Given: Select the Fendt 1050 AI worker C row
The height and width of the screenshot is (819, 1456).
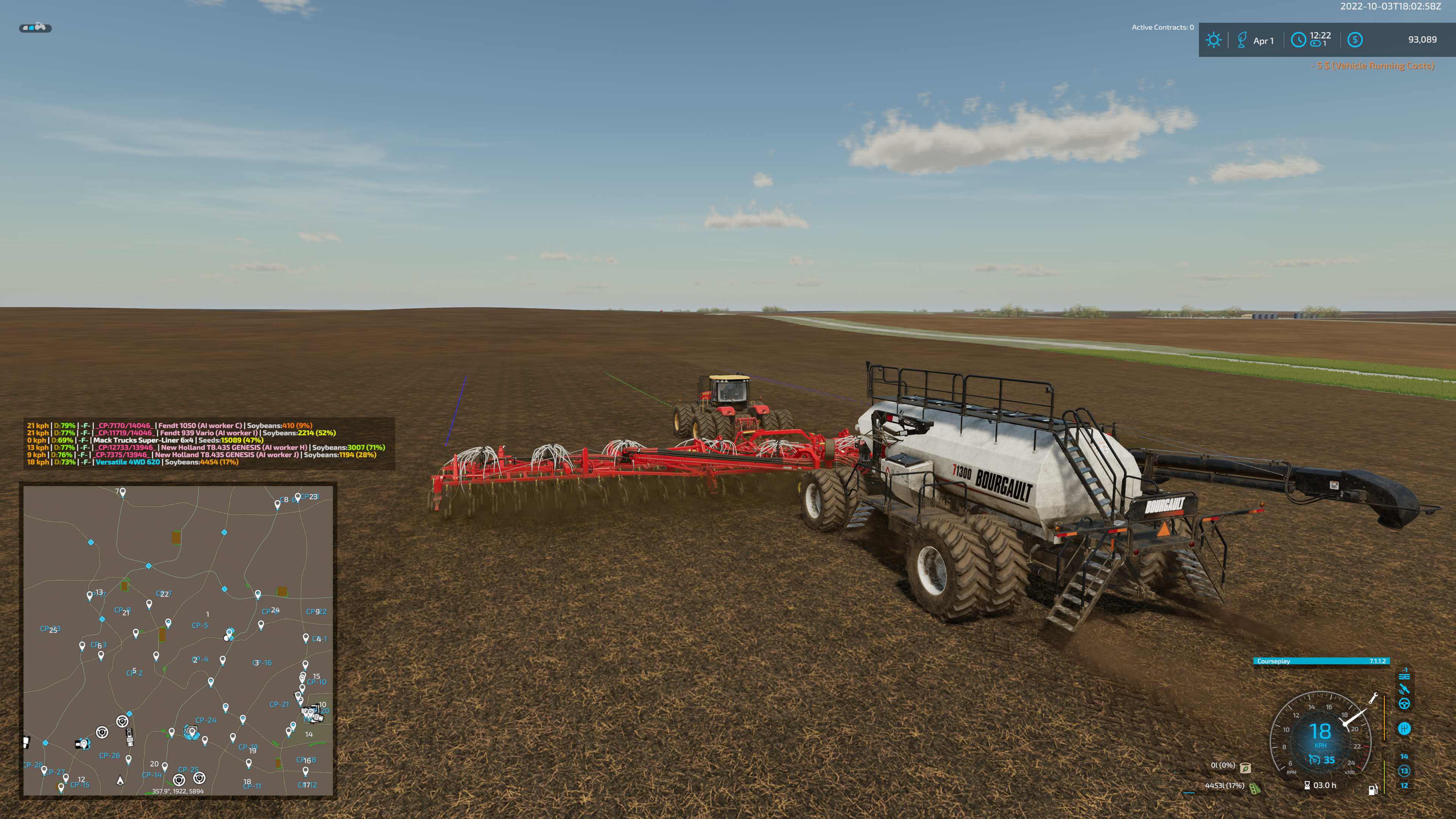Looking at the screenshot, I should (169, 425).
